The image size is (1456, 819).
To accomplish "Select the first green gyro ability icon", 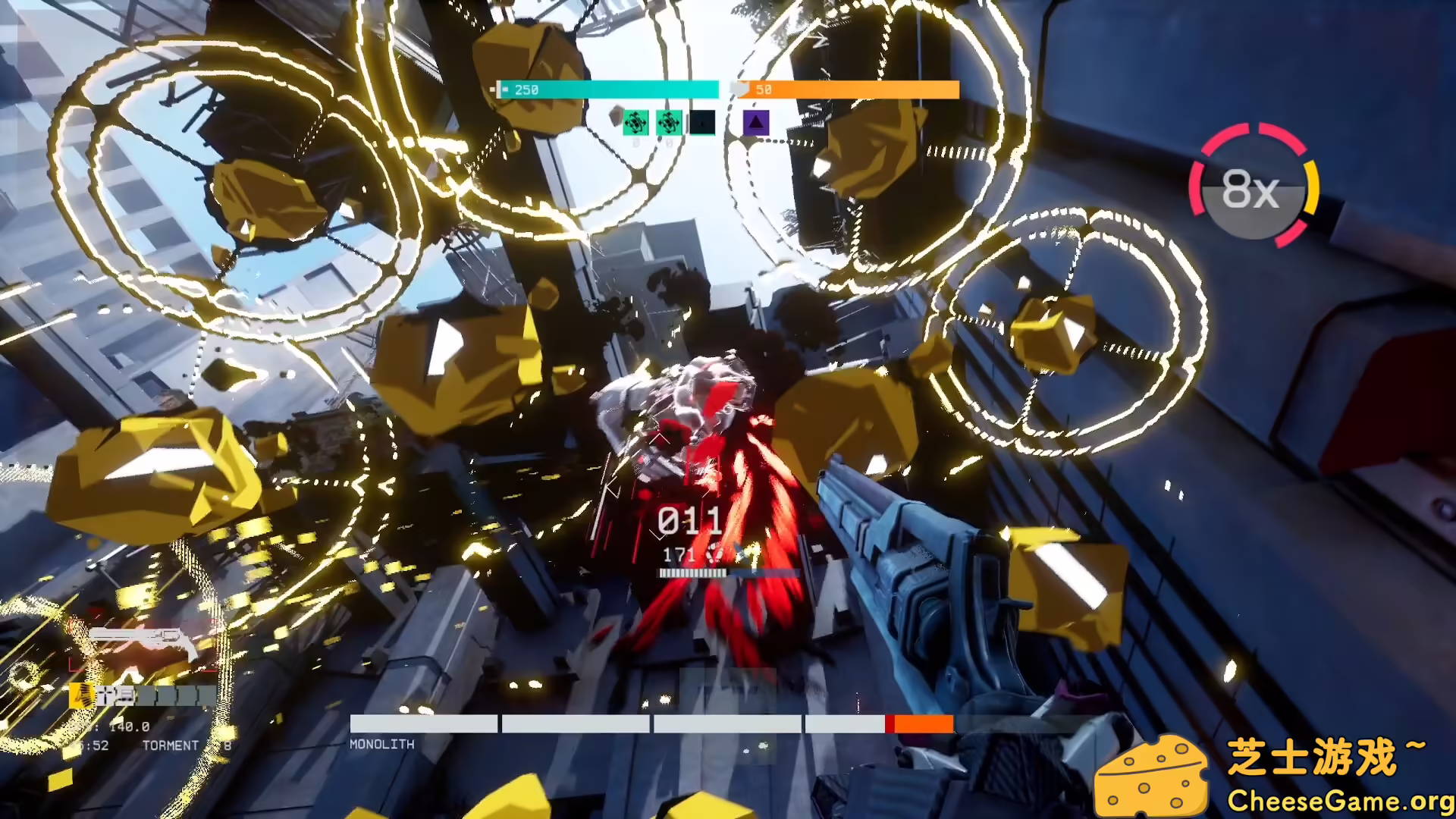I will [635, 123].
